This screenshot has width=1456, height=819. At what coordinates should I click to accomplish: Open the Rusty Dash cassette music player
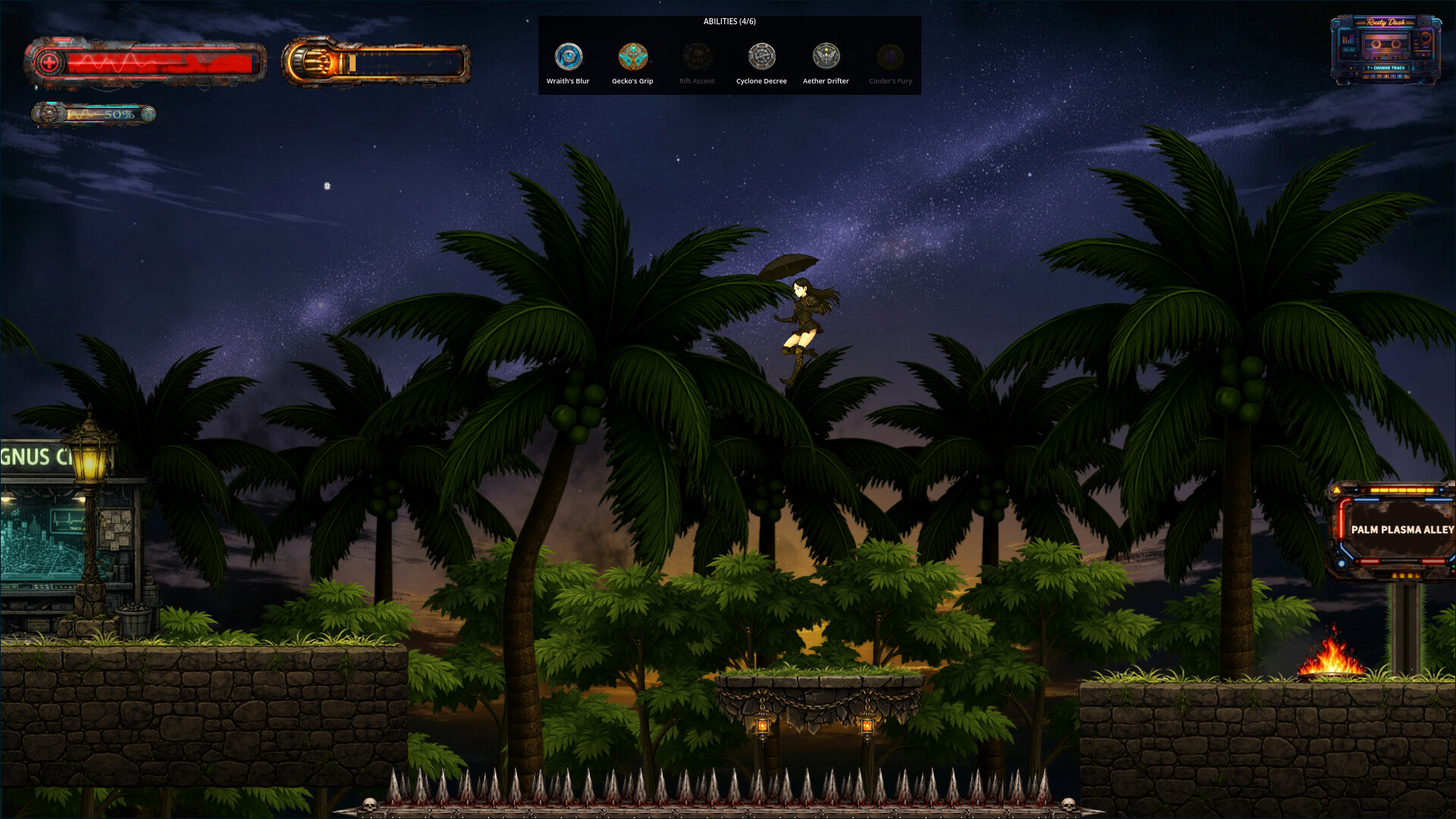[x=1385, y=49]
